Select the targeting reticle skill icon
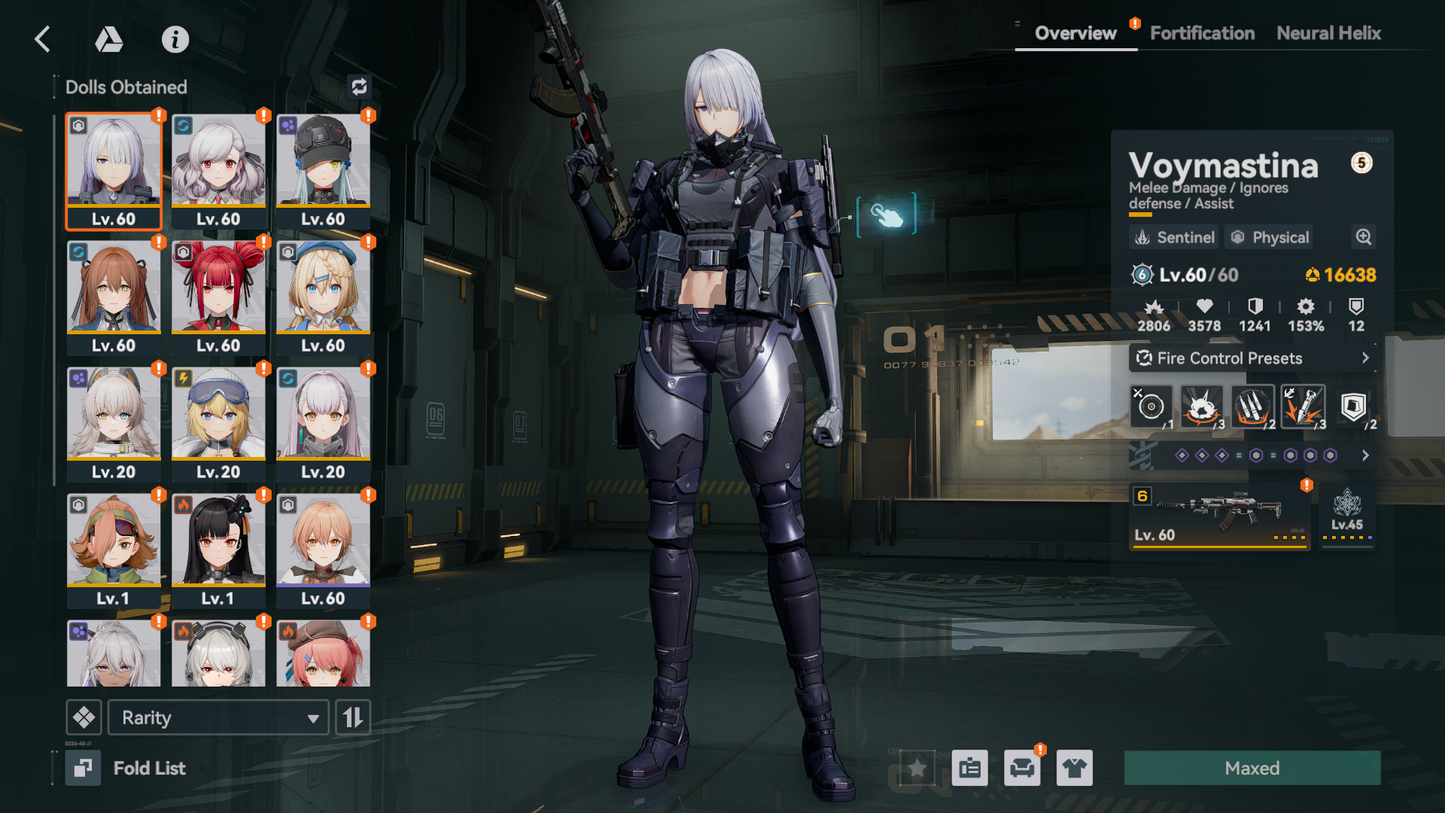1445x813 pixels. pos(1150,406)
